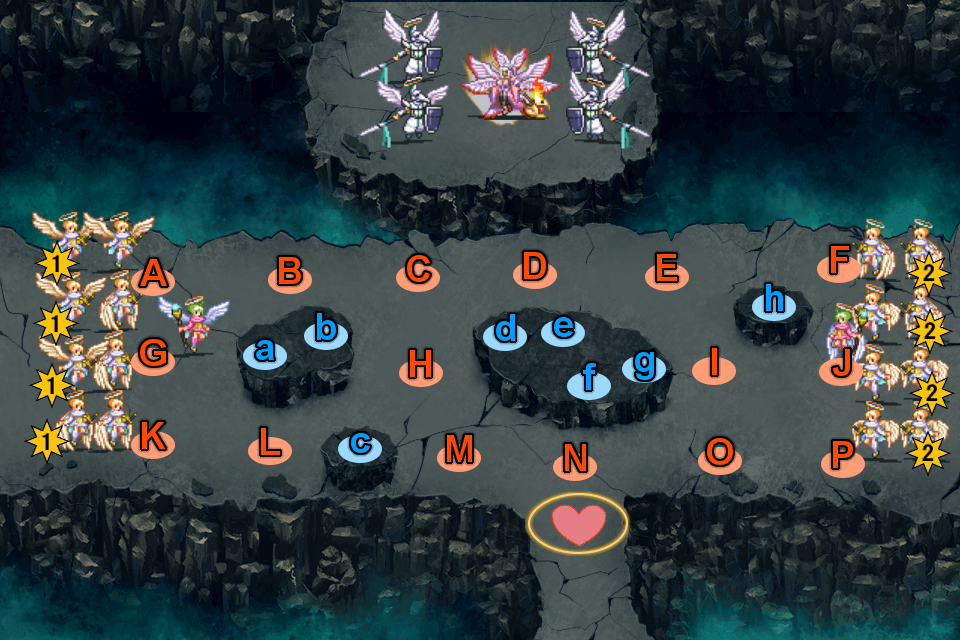Viewport: 960px width, 640px height.
Task: Select orange tile N above the heart
Action: click(575, 461)
